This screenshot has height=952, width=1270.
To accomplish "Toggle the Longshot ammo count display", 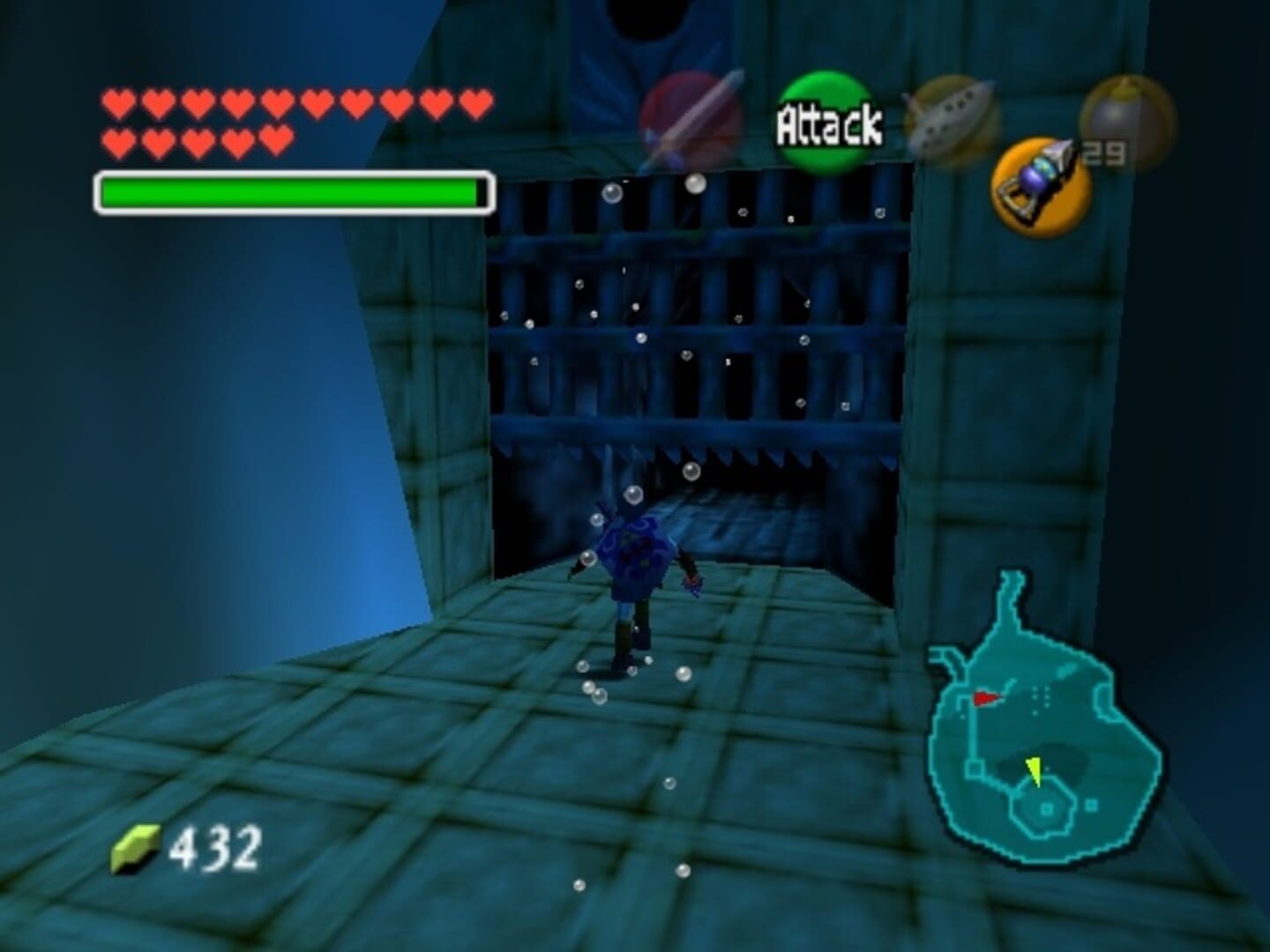I will click(1105, 152).
